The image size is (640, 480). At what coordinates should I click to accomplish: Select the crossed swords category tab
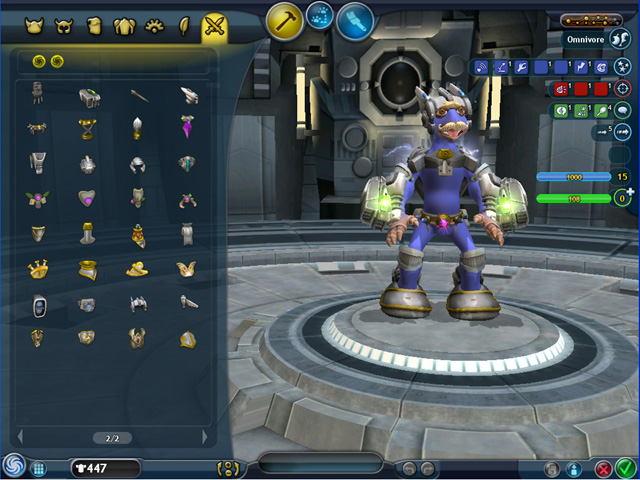click(214, 26)
